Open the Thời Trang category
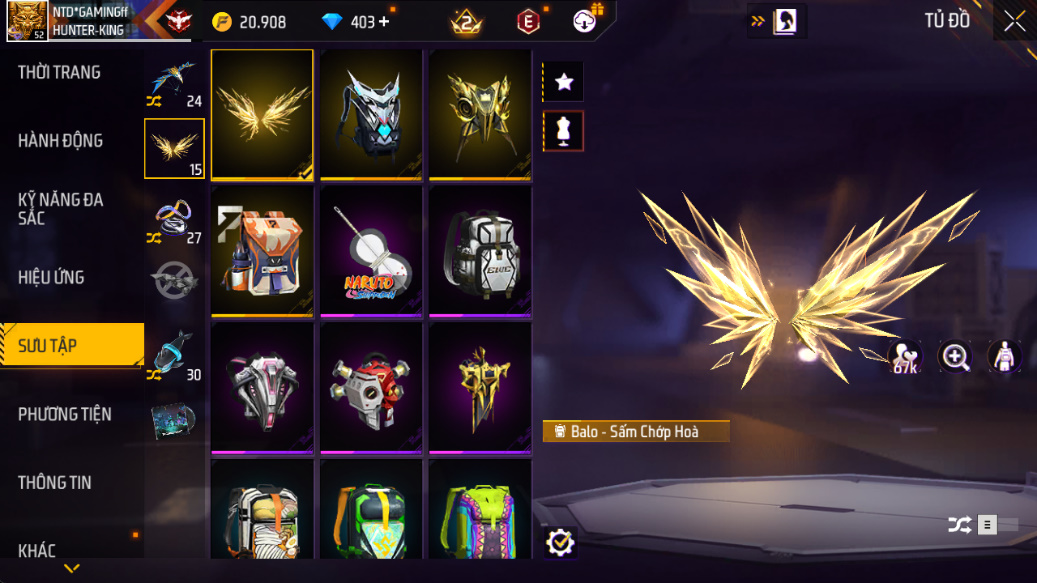The width and height of the screenshot is (1037, 583). [x=60, y=72]
